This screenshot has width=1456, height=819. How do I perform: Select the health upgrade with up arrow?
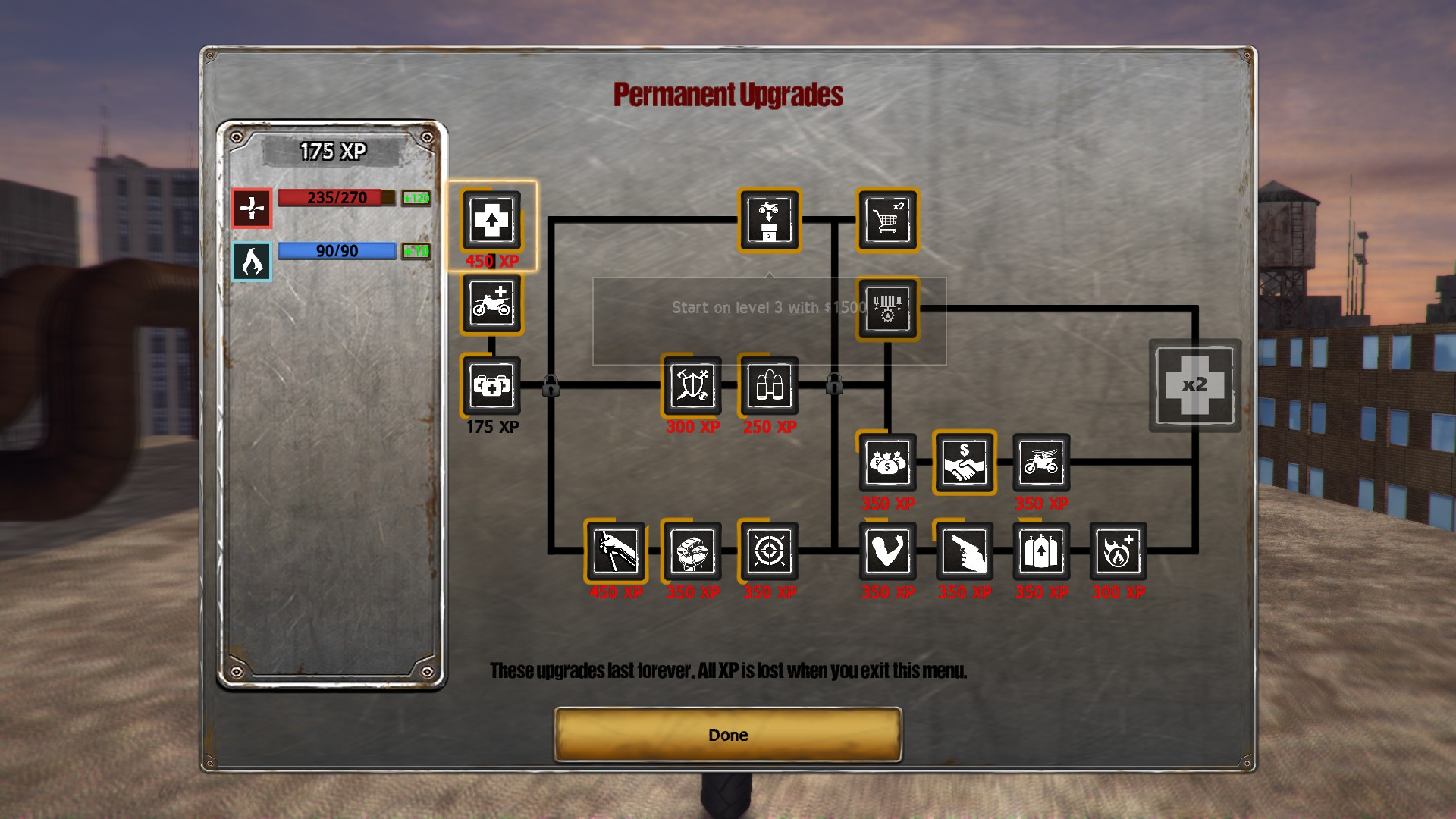pos(491,221)
